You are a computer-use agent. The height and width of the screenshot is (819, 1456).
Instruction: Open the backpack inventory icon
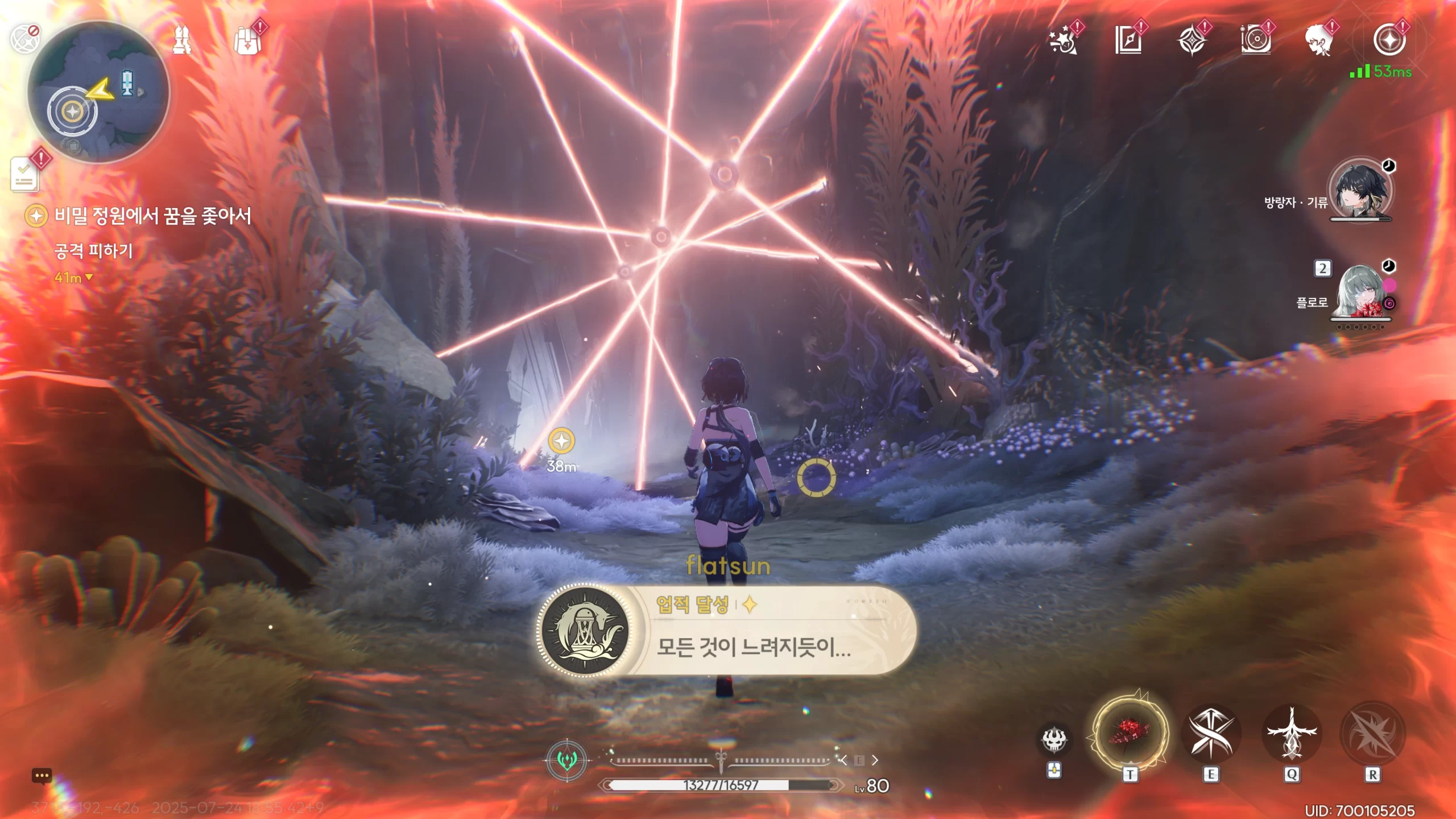[247, 41]
